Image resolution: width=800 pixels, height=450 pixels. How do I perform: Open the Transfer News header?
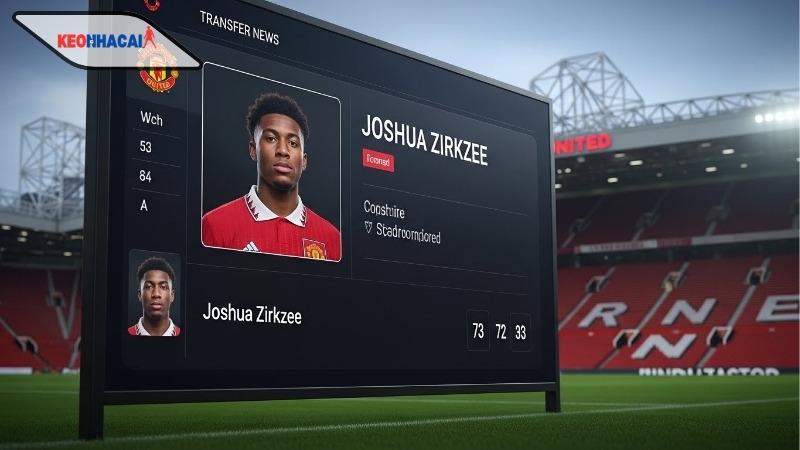click(x=239, y=27)
